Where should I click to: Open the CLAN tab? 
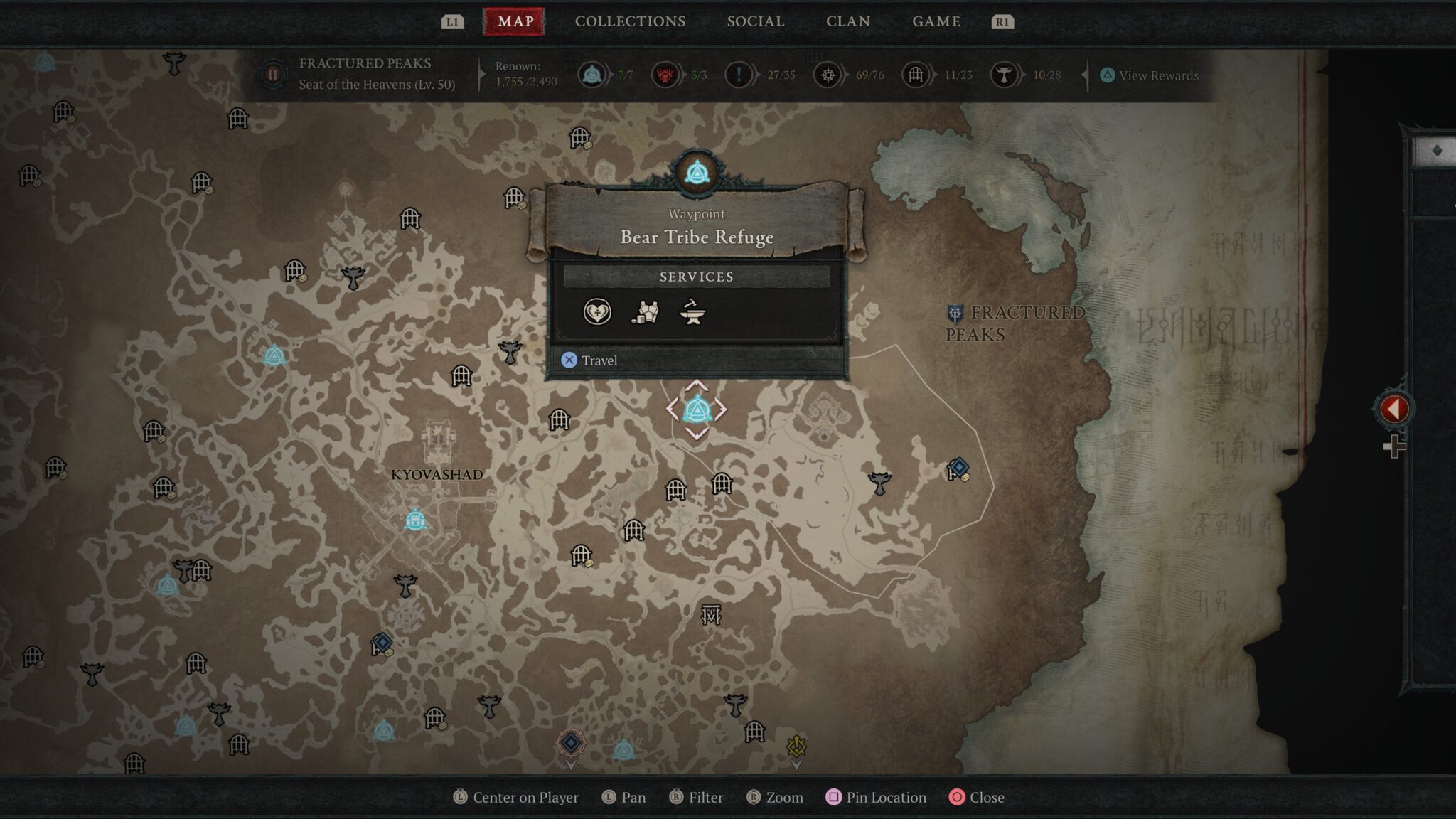(x=848, y=21)
